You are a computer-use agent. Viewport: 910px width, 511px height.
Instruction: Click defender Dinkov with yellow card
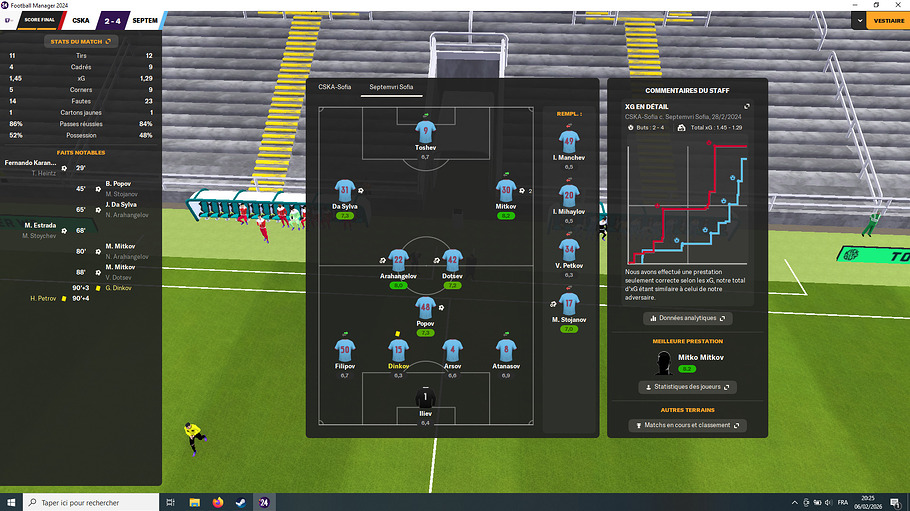(x=398, y=350)
